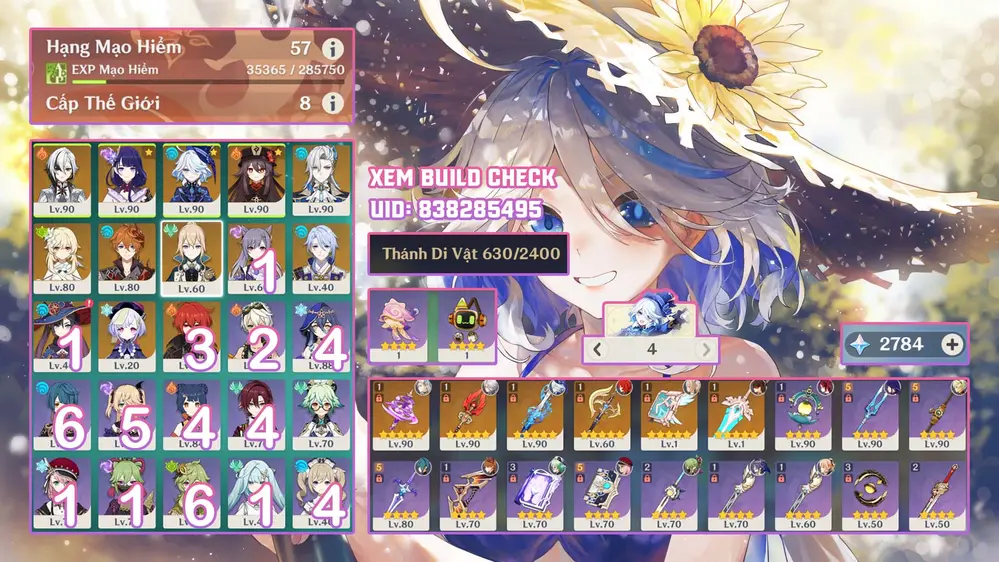Select the winged Skyward Atlas book

(669, 414)
